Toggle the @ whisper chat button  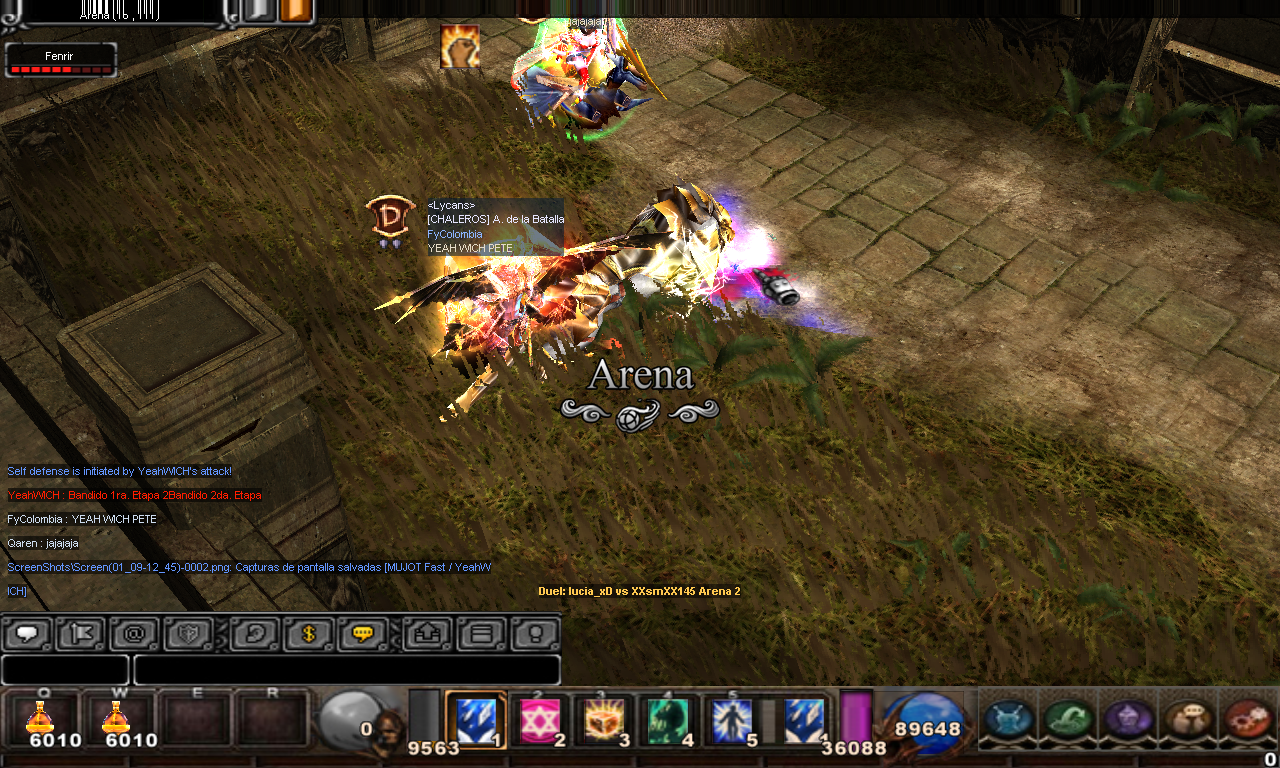(135, 634)
